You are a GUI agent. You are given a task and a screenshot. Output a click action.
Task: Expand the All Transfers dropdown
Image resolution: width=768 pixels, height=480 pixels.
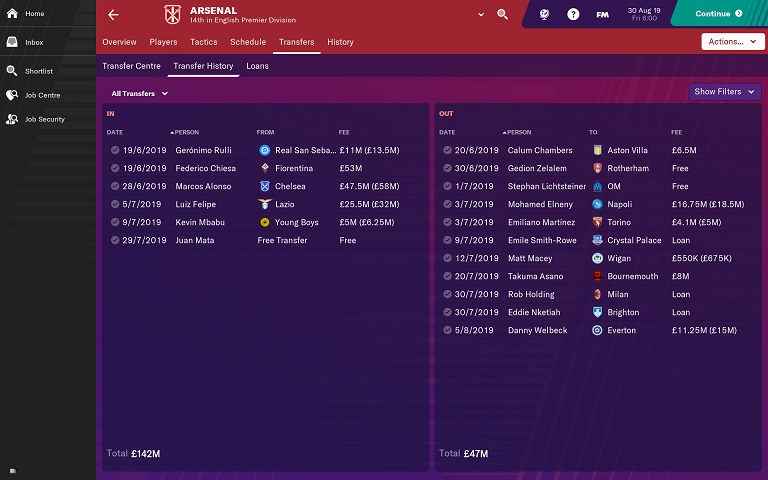click(x=139, y=93)
